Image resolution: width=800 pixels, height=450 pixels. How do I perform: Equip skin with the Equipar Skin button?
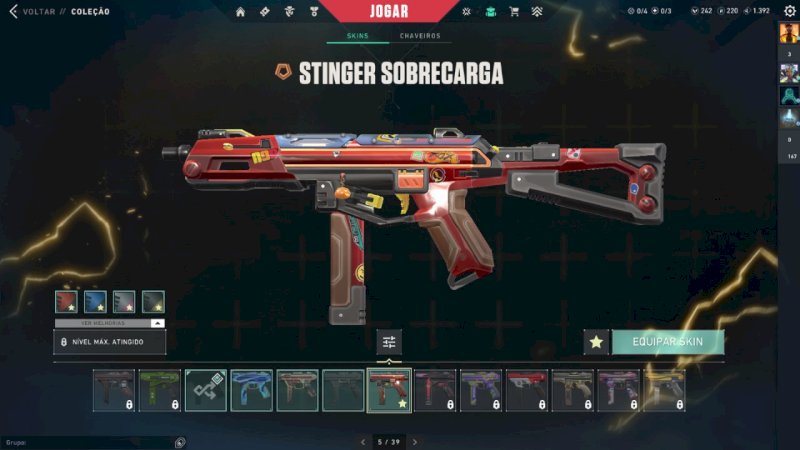[x=667, y=342]
